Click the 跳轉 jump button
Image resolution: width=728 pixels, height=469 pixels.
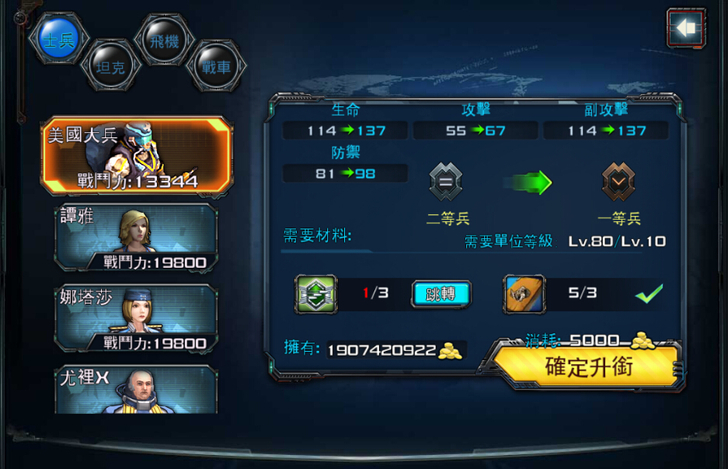click(x=441, y=294)
